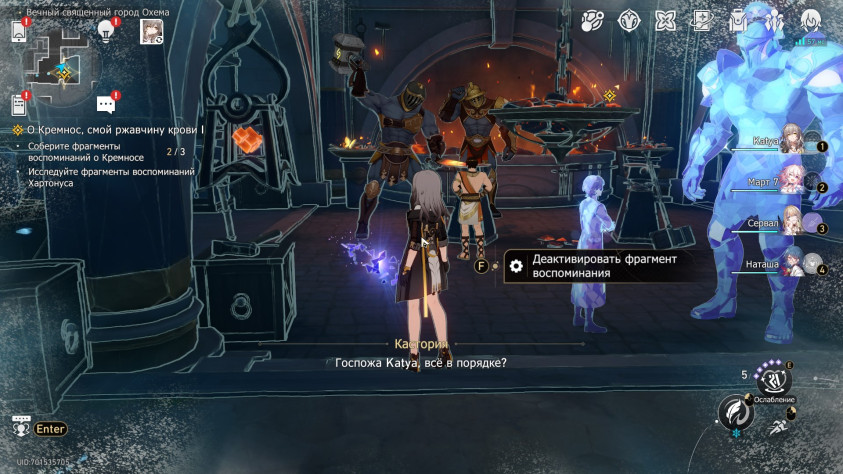Use the feather basic attack icon
This screenshot has height=474, width=843.
735,413
